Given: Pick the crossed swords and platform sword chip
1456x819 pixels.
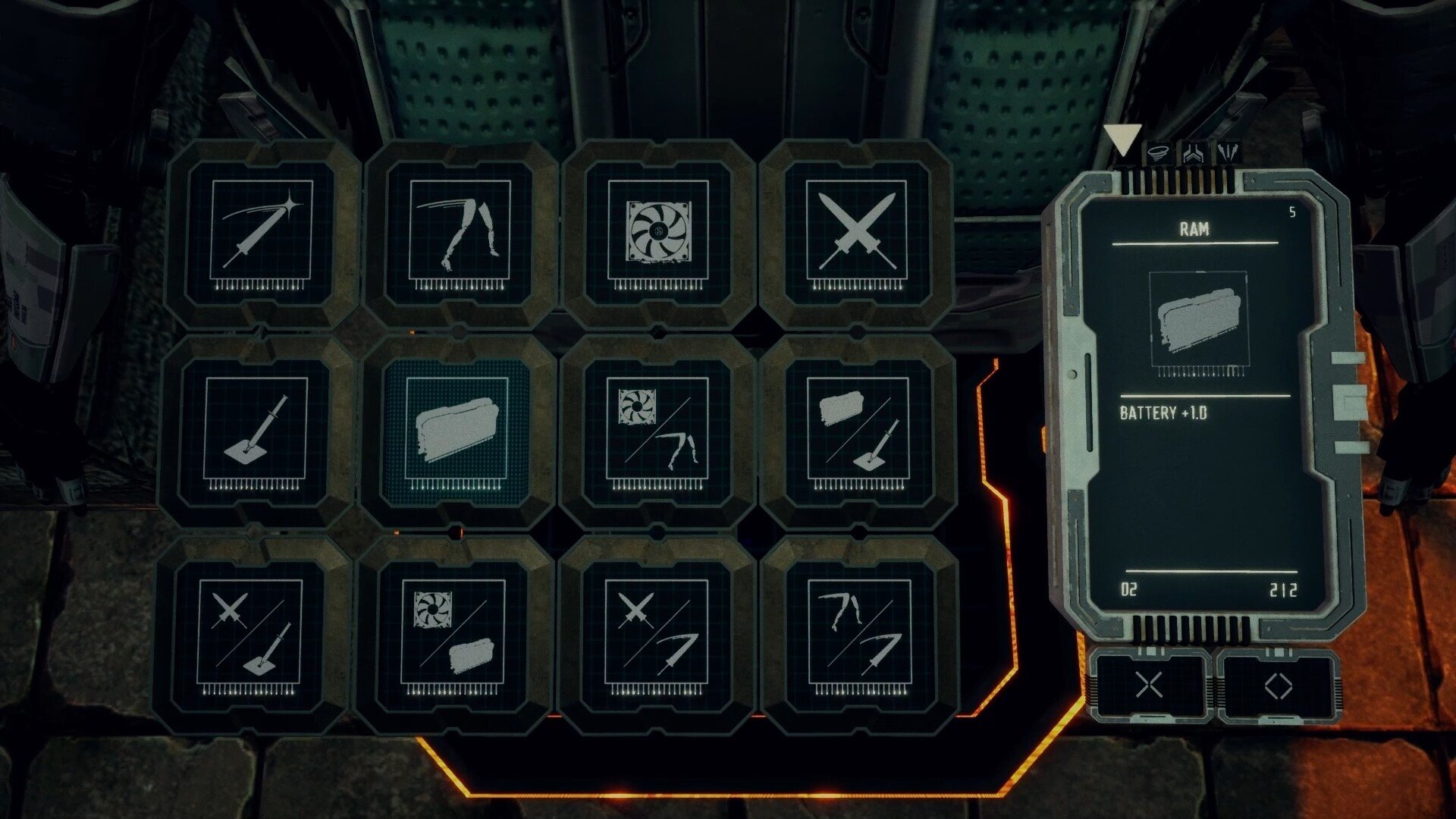Looking at the screenshot, I should [x=250, y=633].
